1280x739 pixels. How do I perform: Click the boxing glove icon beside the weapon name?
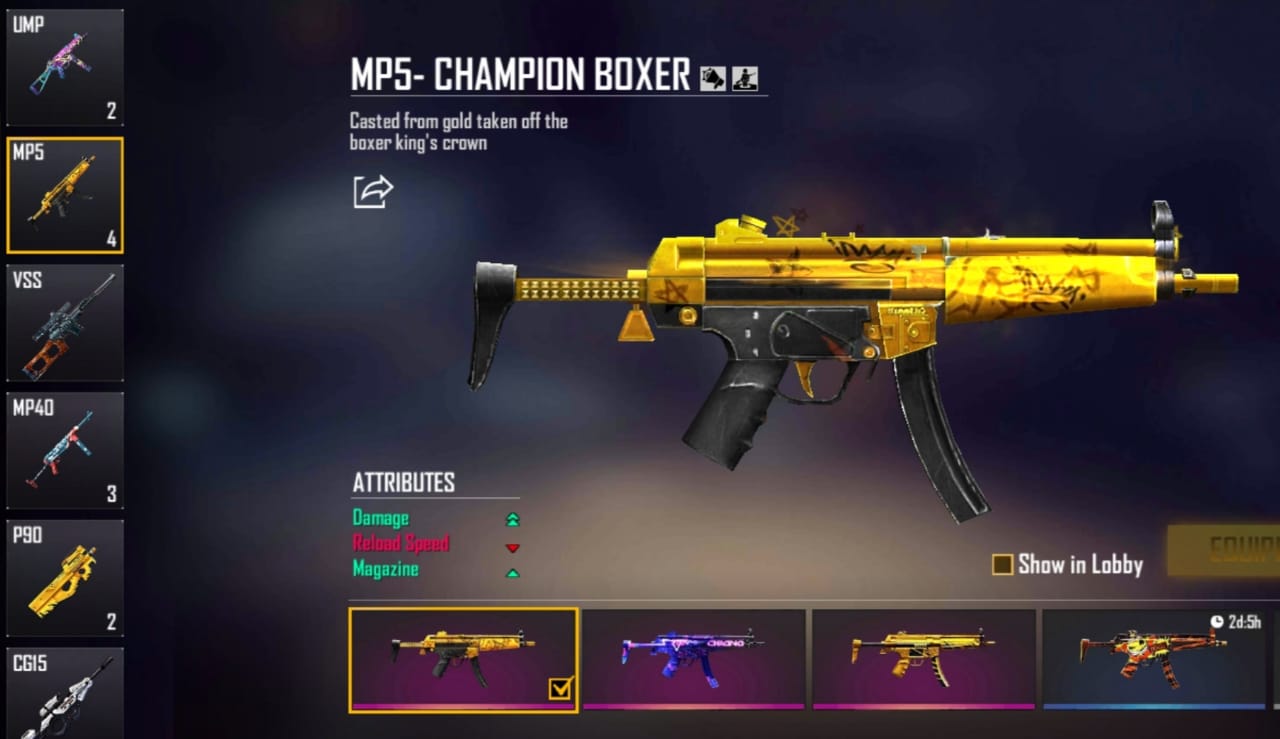point(712,78)
